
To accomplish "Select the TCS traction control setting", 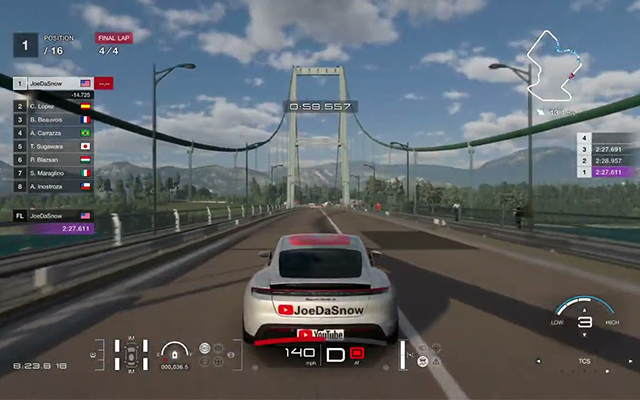I will click(x=584, y=359).
